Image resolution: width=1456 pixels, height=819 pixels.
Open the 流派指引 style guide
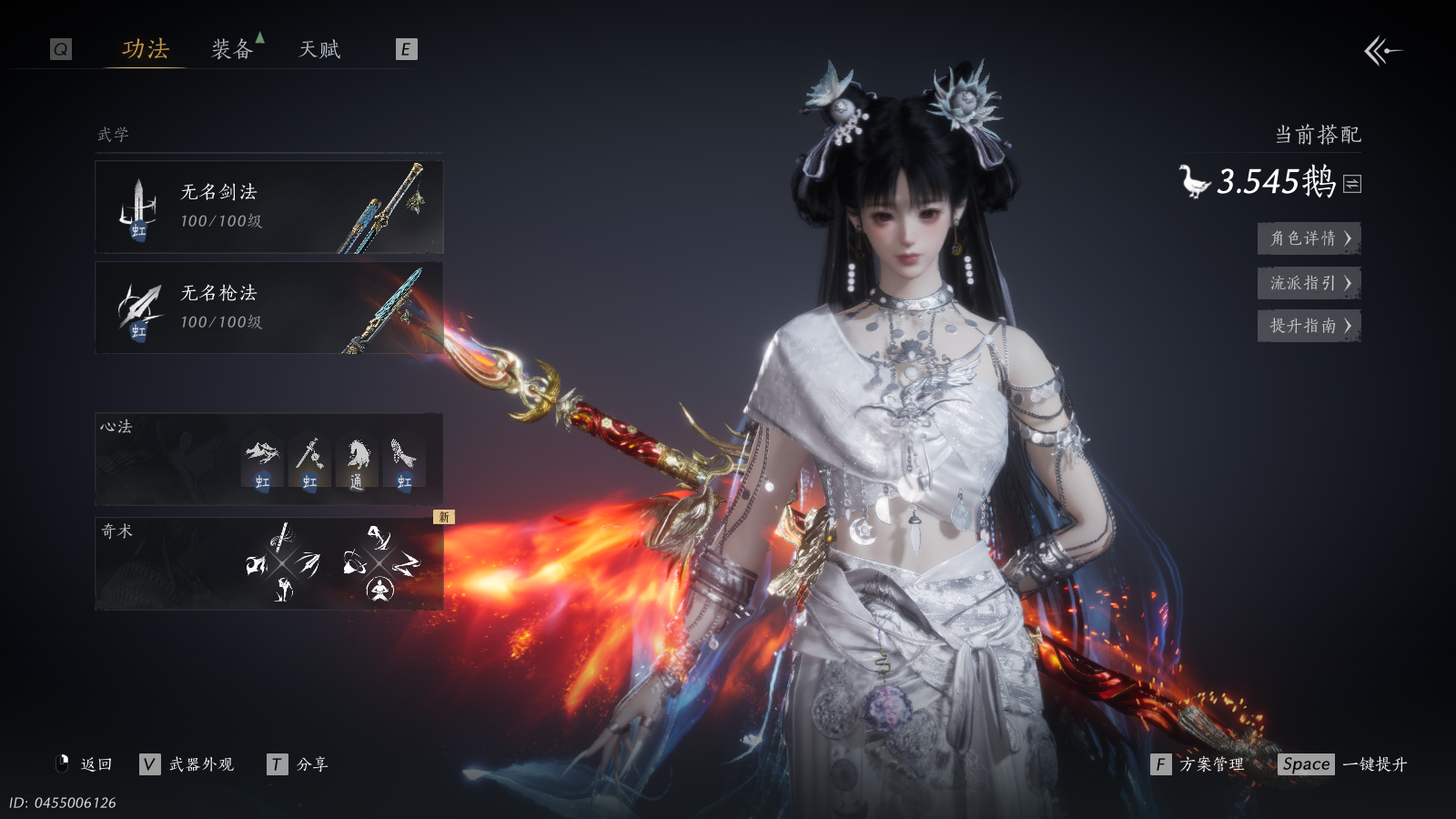point(1309,283)
